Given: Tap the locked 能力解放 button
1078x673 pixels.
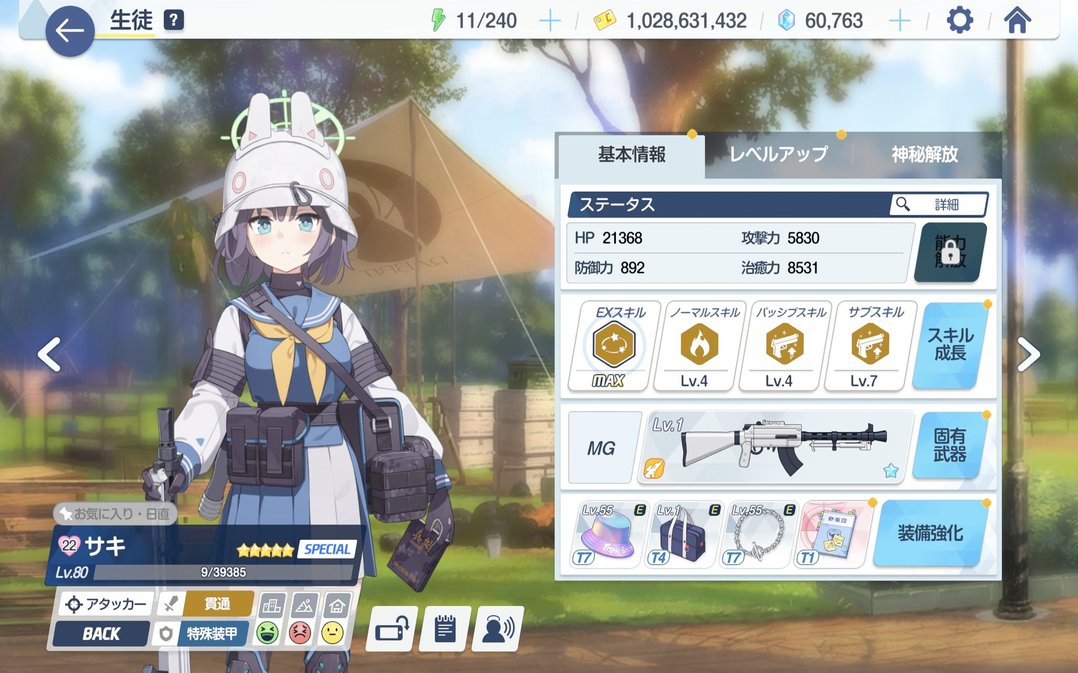Looking at the screenshot, I should tap(950, 252).
